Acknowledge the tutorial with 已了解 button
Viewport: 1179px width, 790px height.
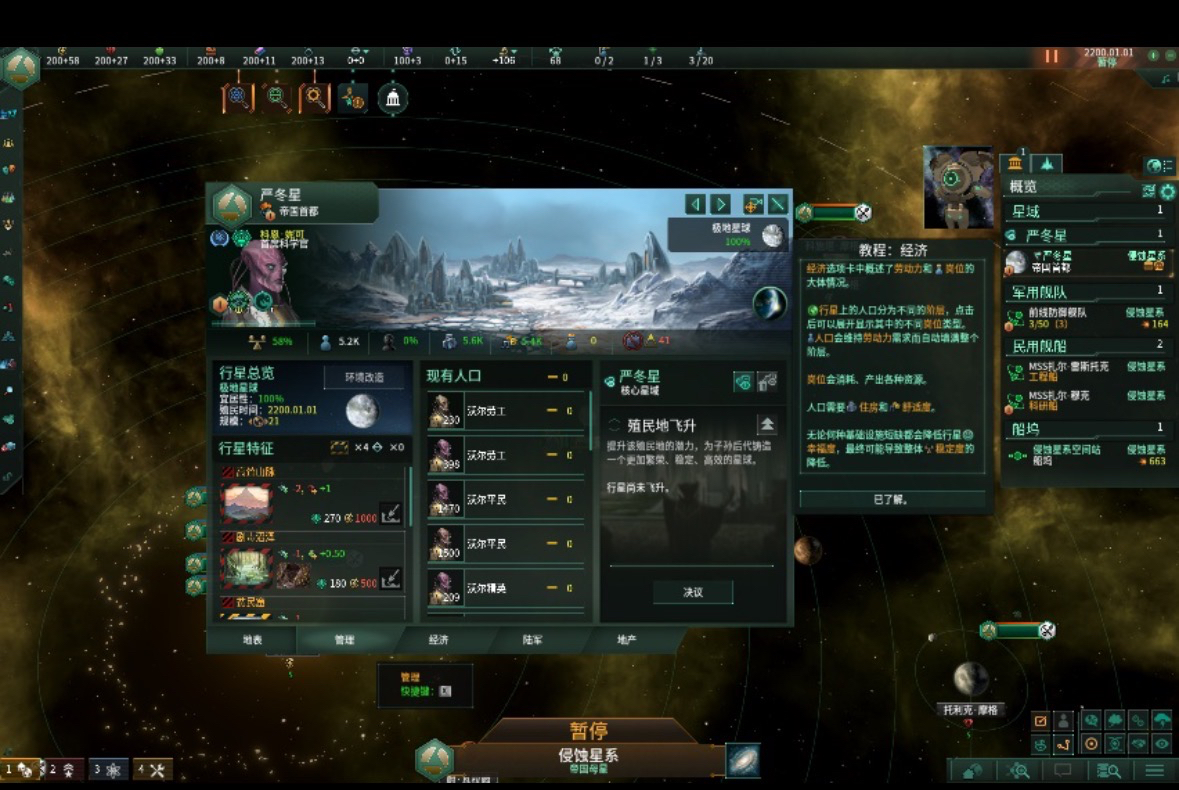tap(892, 499)
